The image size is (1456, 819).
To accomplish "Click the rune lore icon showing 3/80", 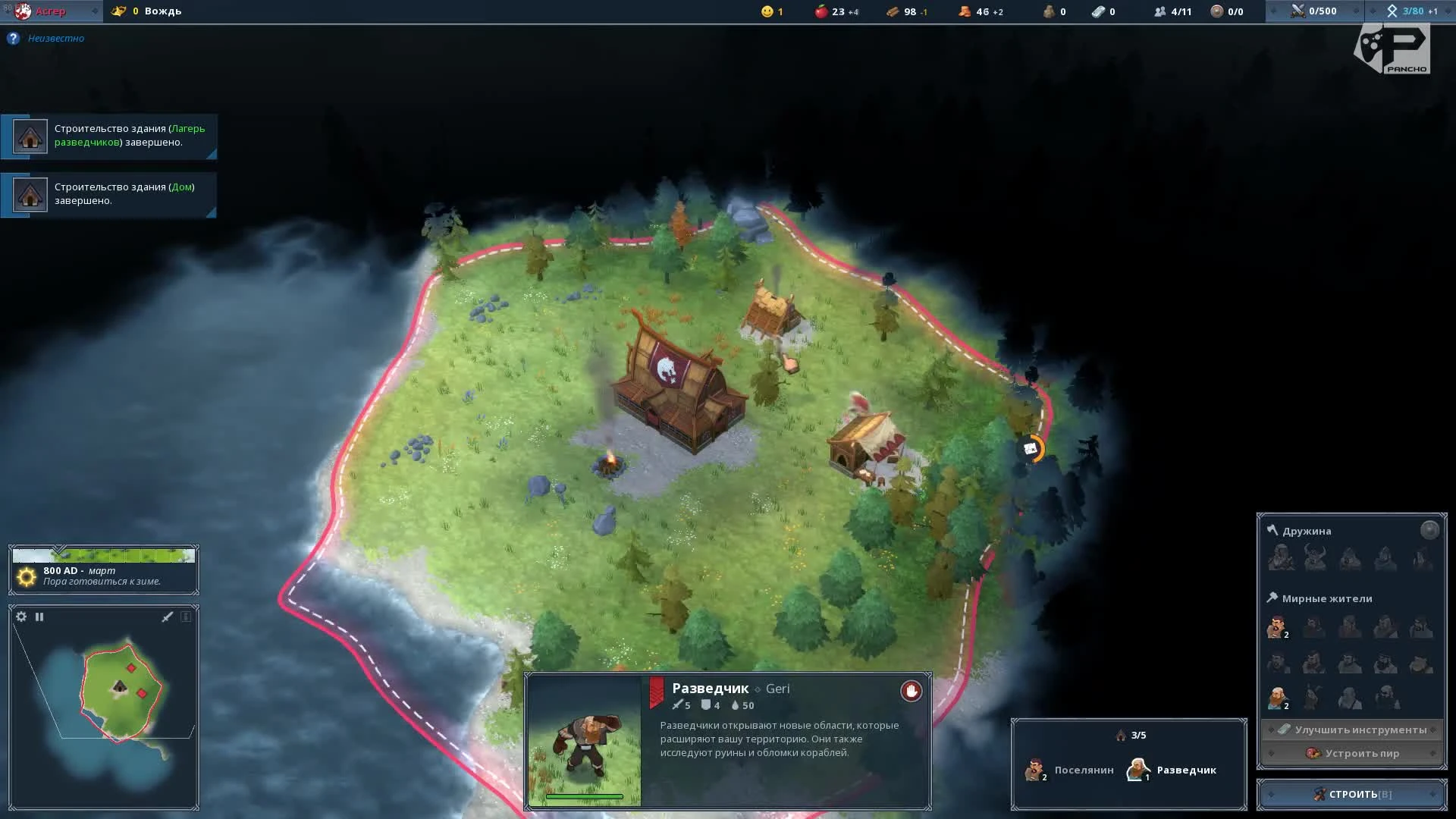I will 1392,11.
